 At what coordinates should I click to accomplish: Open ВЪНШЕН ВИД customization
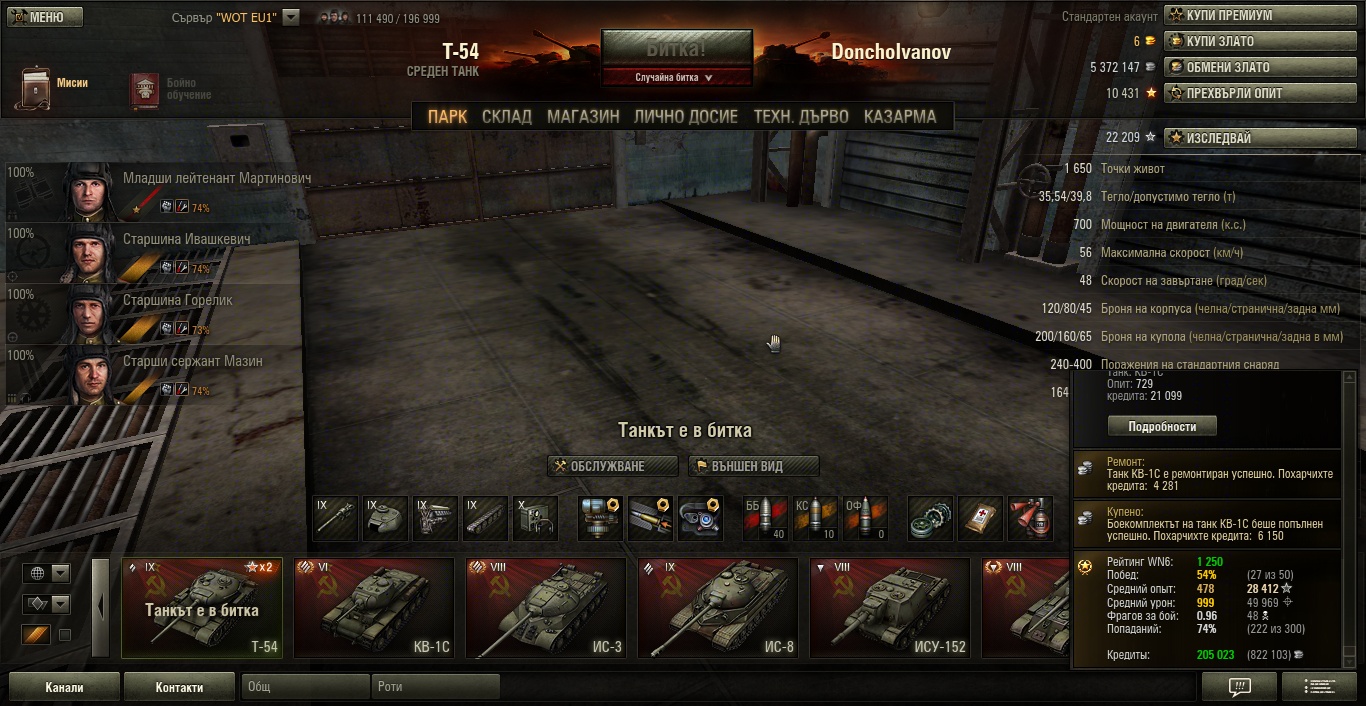coord(754,466)
